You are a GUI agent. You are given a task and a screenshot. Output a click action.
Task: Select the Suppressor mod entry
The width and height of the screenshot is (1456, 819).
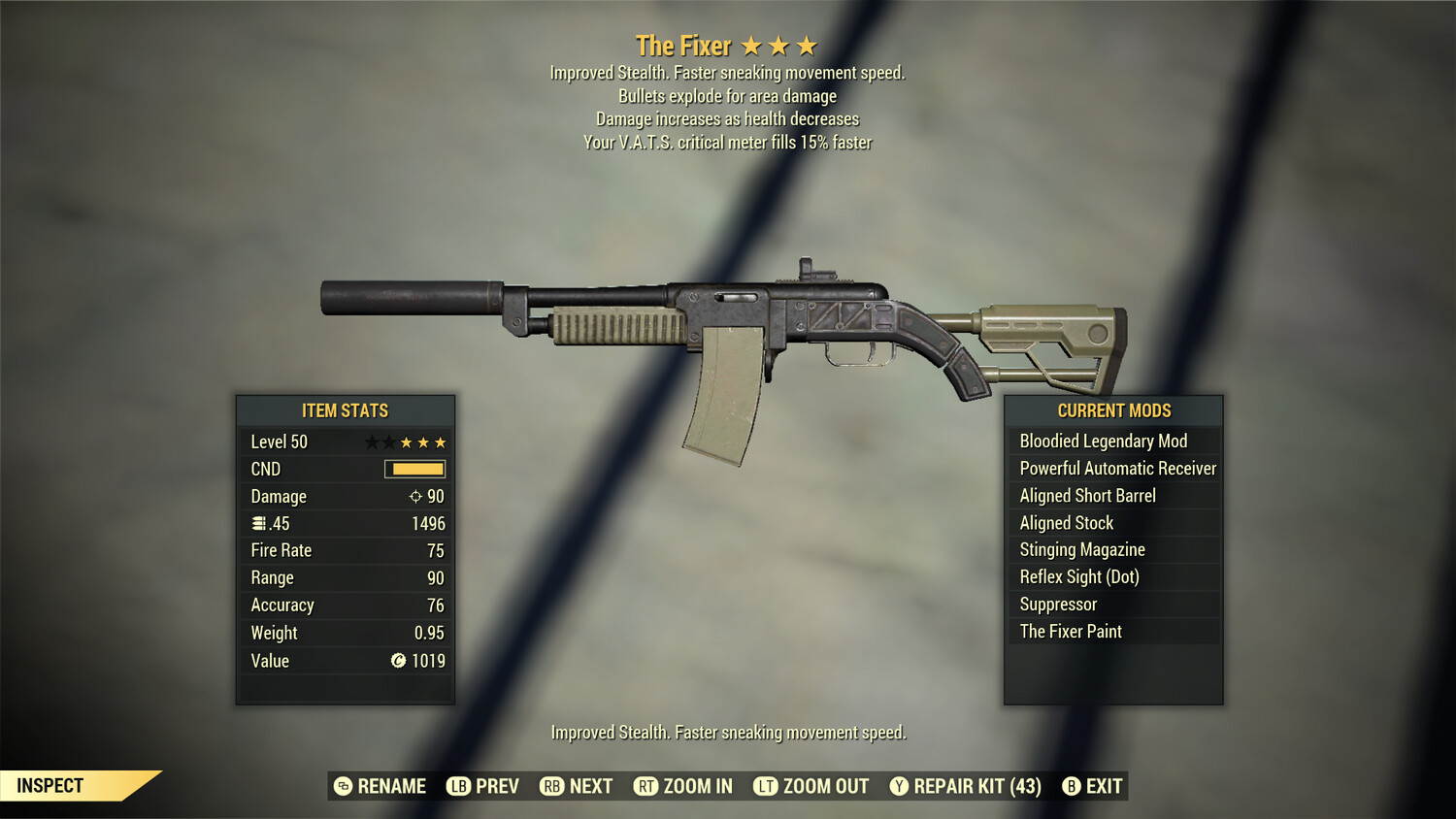tap(1057, 604)
